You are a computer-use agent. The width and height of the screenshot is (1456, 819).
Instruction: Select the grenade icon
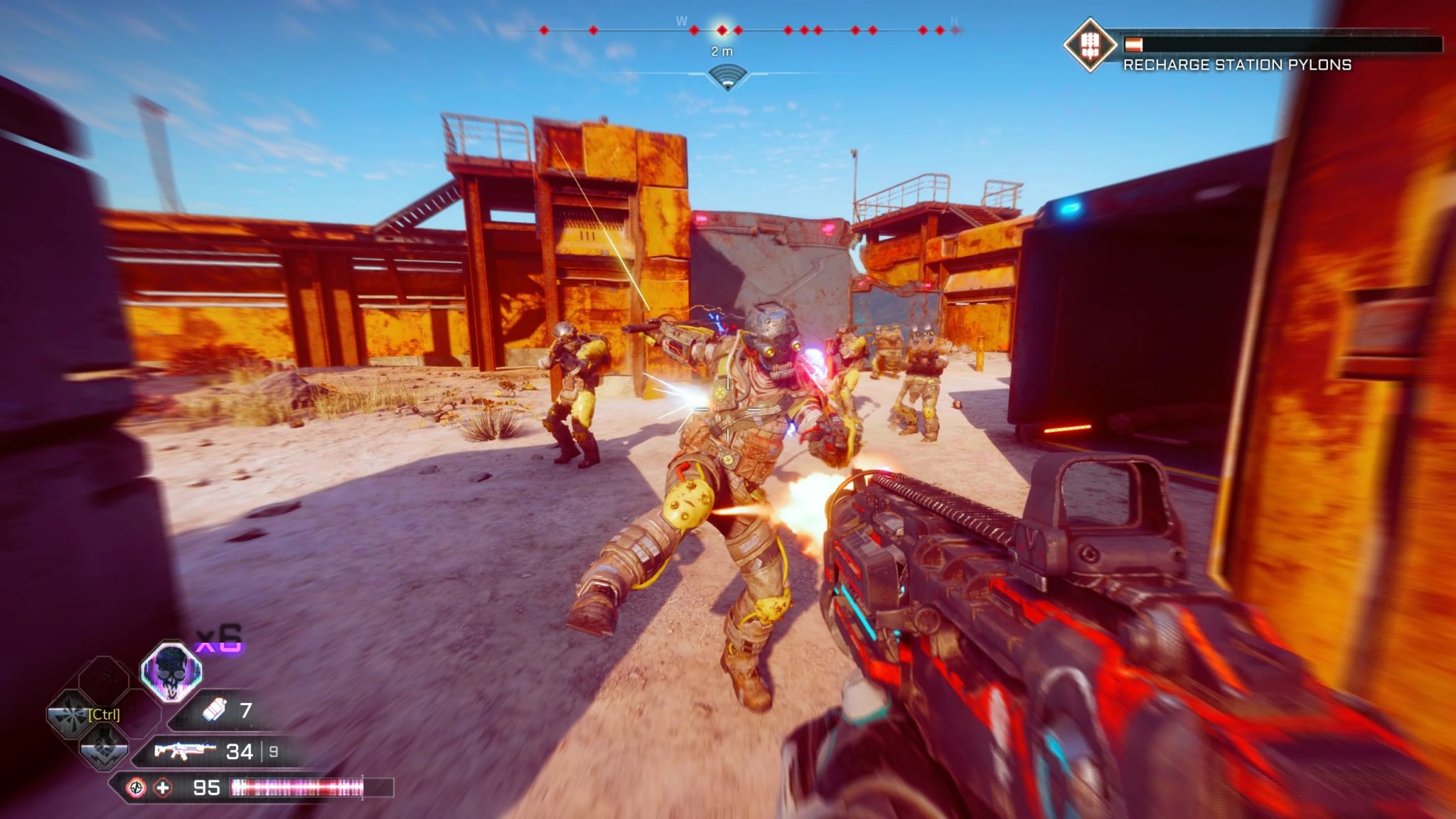(x=214, y=710)
